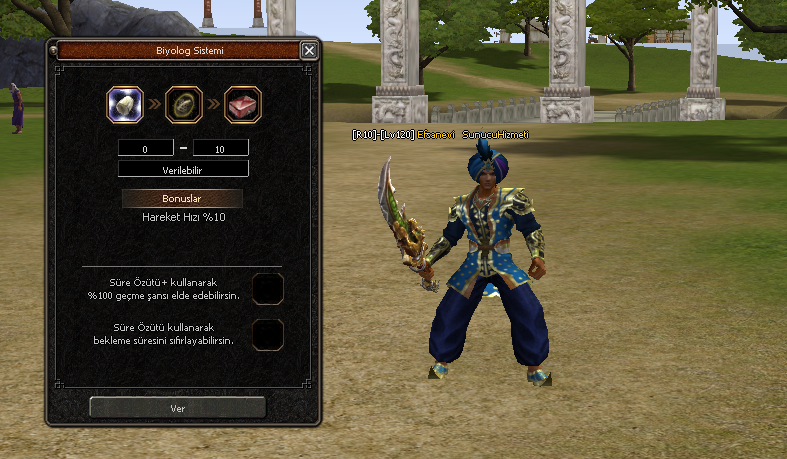The height and width of the screenshot is (459, 787).
Task: Select the ring-shaped stone icon
Action: (184, 103)
